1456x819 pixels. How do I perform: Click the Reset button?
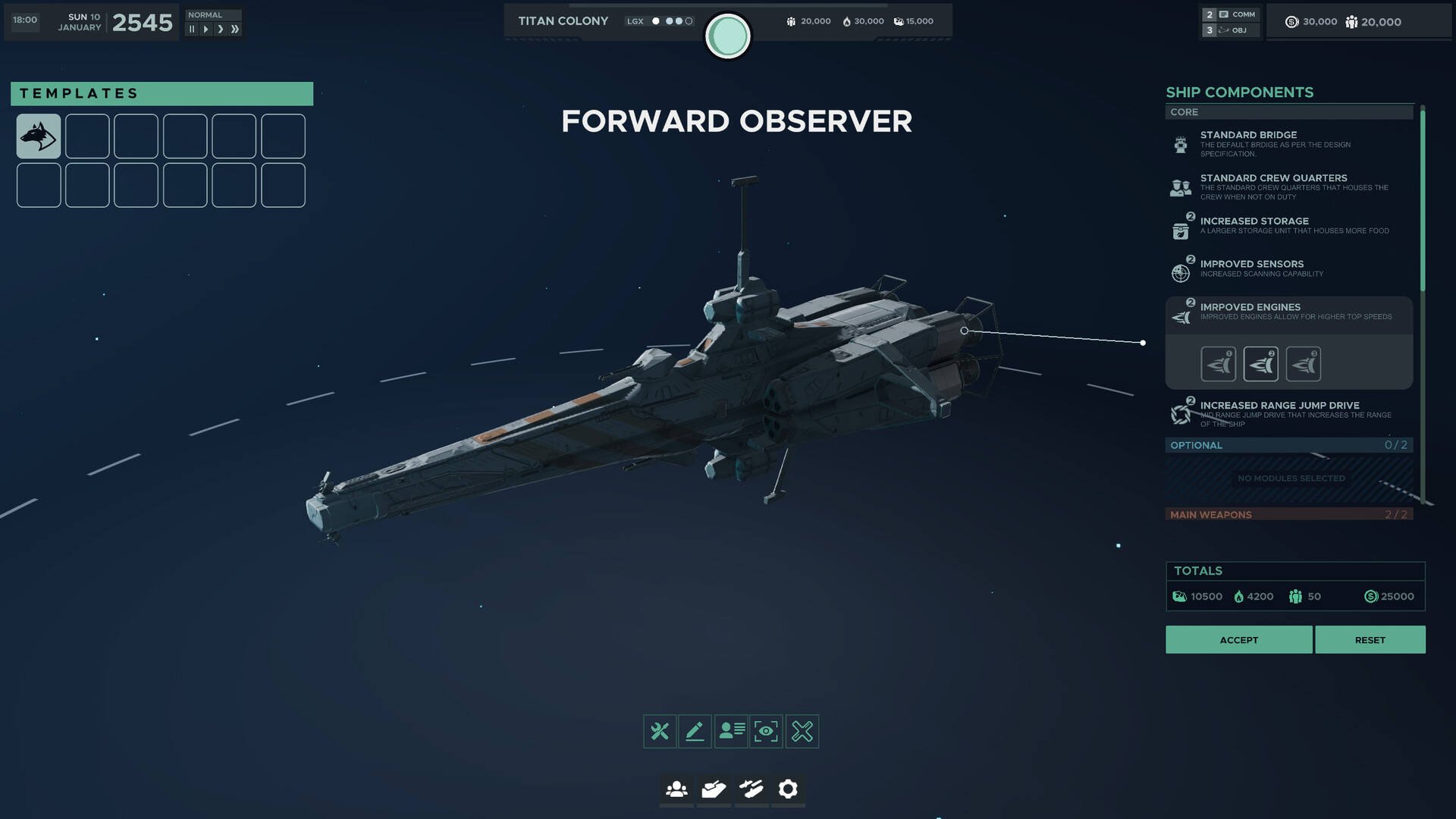[1370, 639]
